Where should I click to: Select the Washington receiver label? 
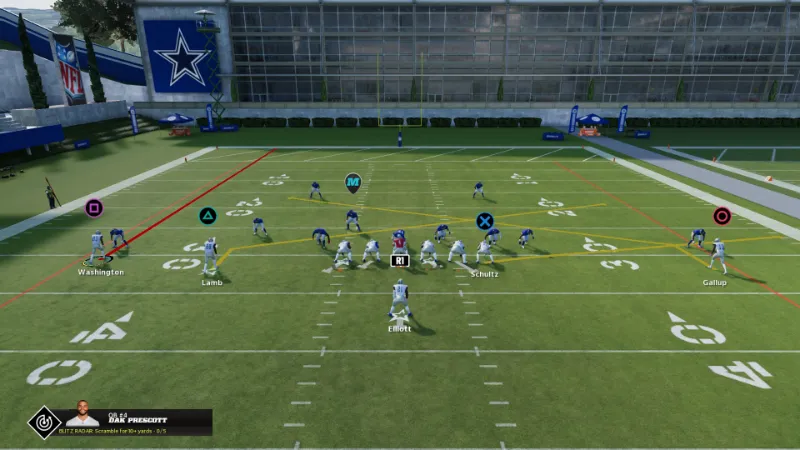point(101,272)
